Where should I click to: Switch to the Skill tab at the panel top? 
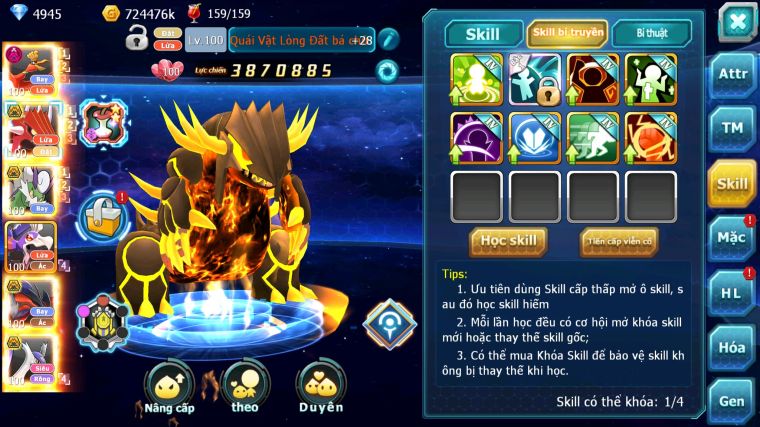(x=484, y=34)
